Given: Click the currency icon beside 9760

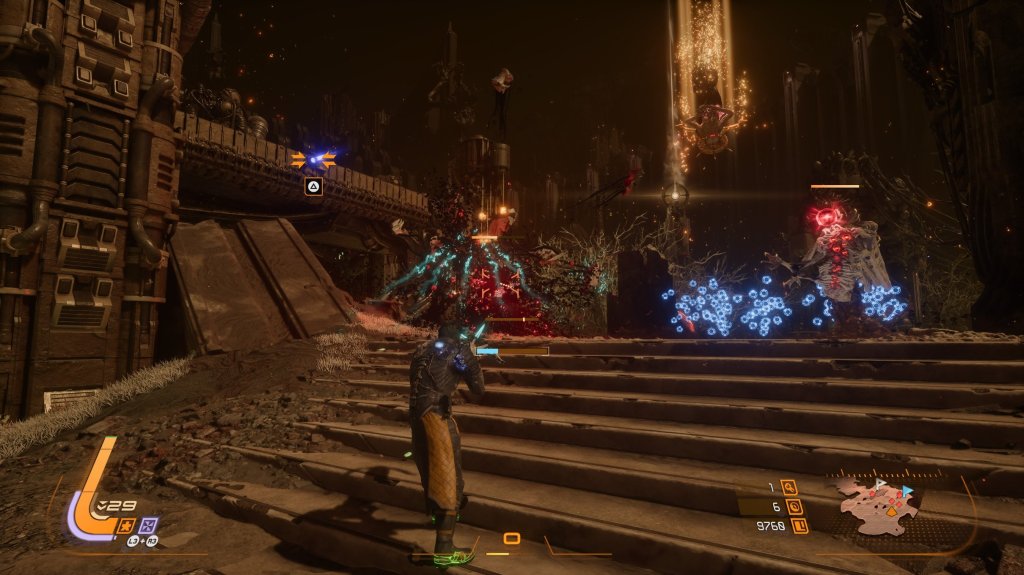Looking at the screenshot, I should (799, 525).
